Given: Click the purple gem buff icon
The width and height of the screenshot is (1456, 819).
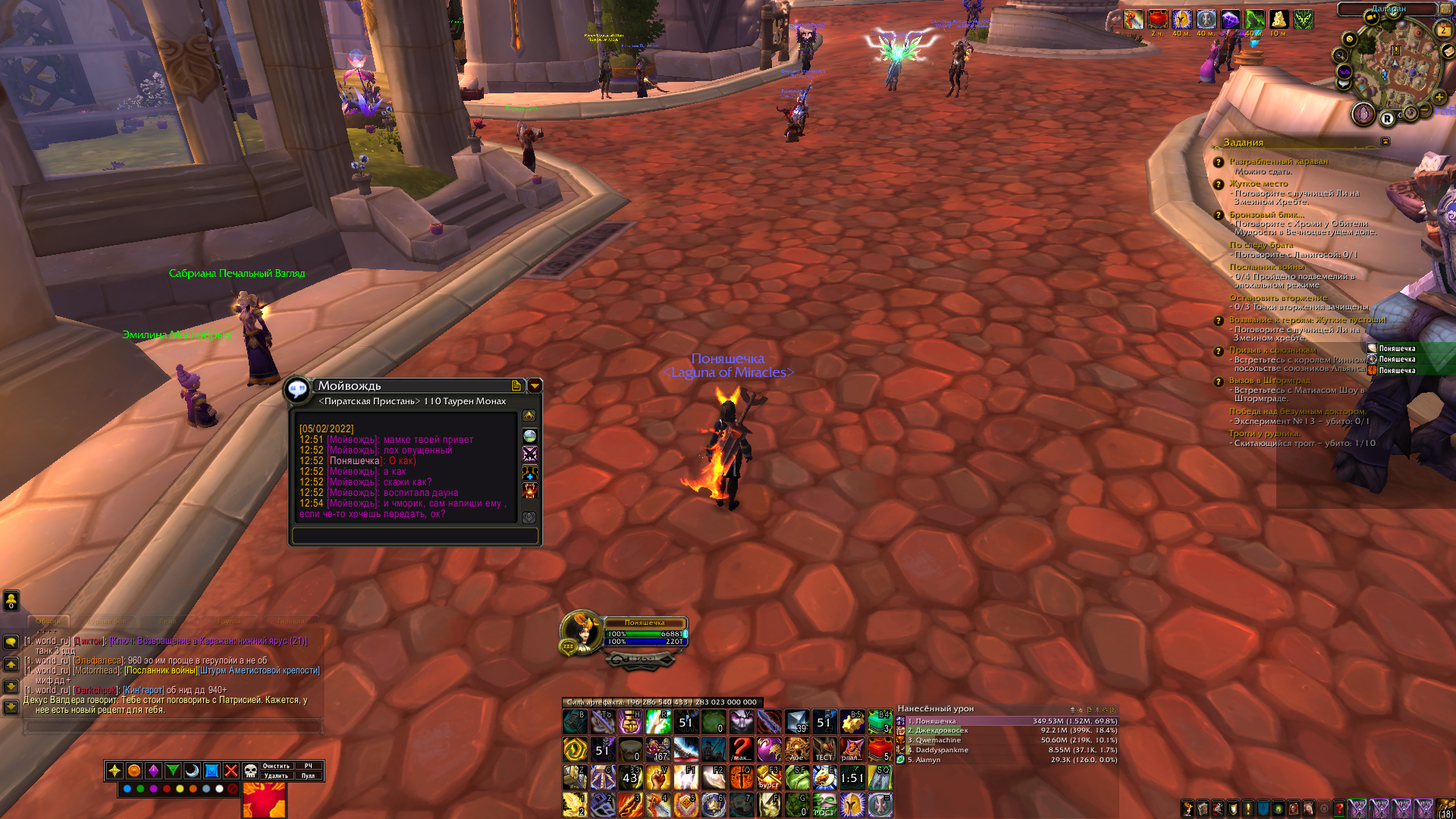Looking at the screenshot, I should (1230, 20).
